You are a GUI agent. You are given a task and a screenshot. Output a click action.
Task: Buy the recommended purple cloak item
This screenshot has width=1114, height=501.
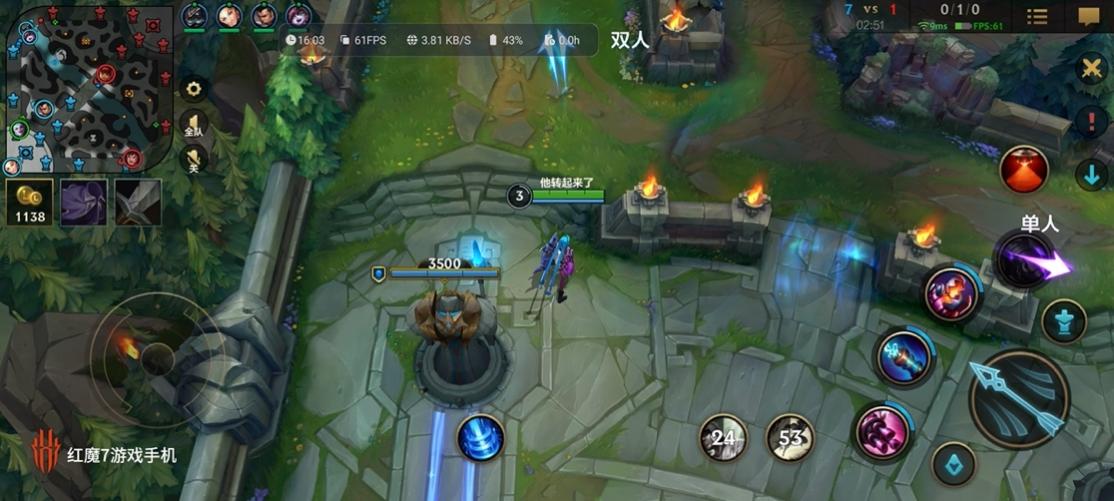[x=83, y=202]
